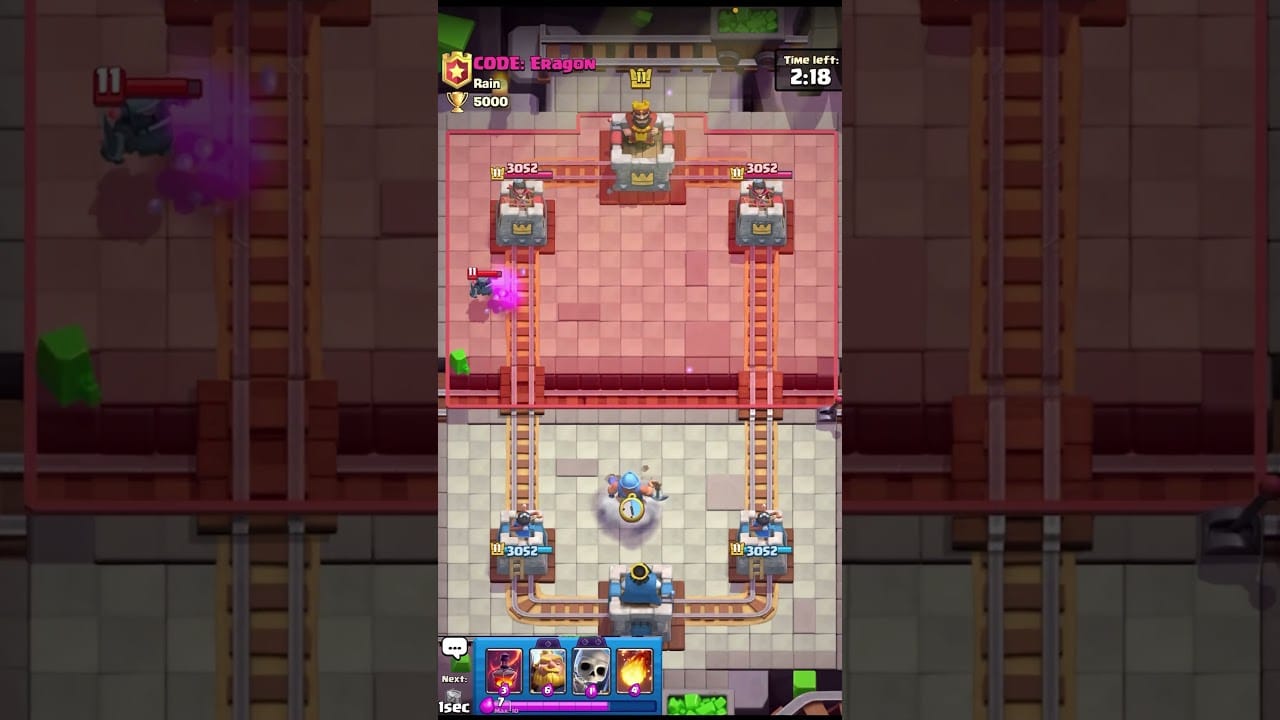Click the enemy Mini P.E.K.K.A. near the rails
The image size is (1280, 720).
(478, 288)
